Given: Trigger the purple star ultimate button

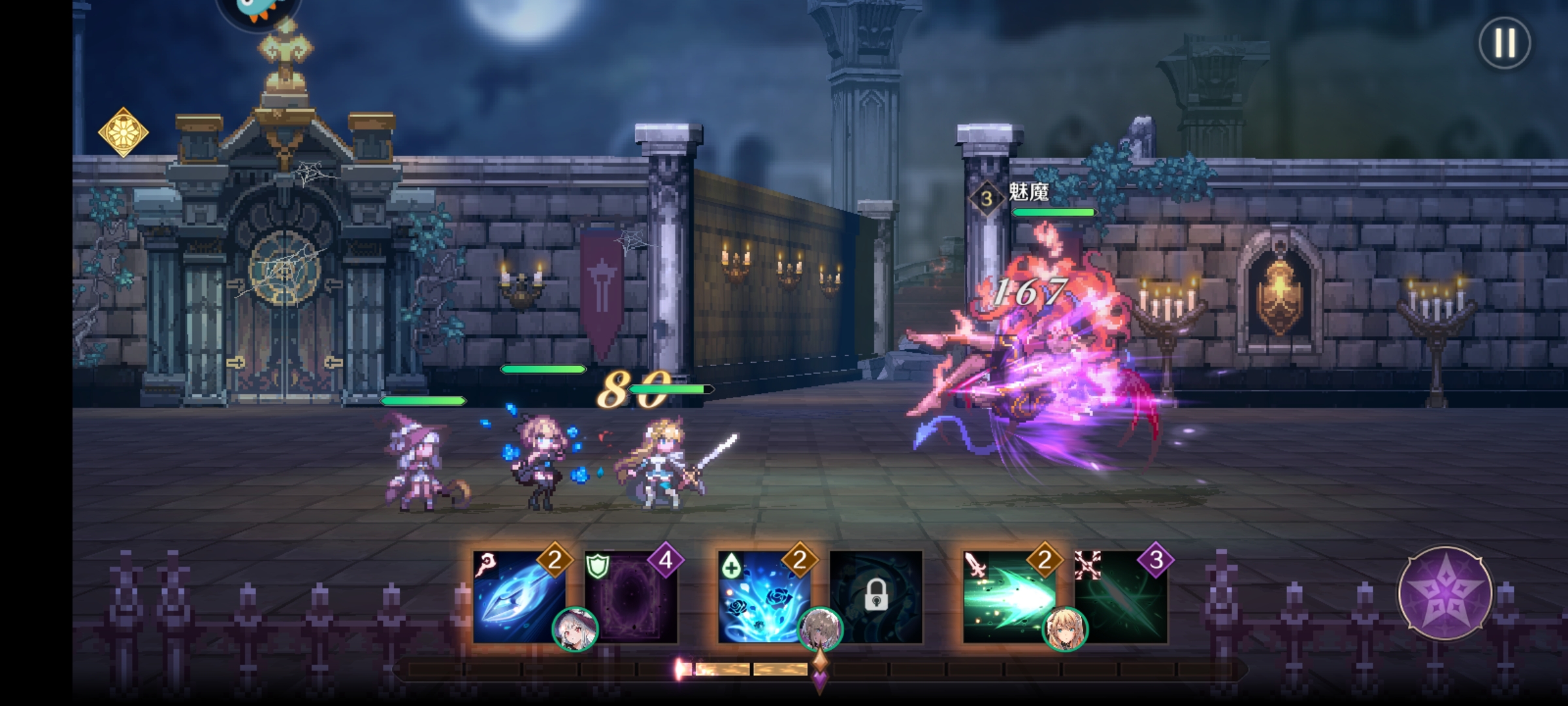Looking at the screenshot, I should (x=1445, y=594).
